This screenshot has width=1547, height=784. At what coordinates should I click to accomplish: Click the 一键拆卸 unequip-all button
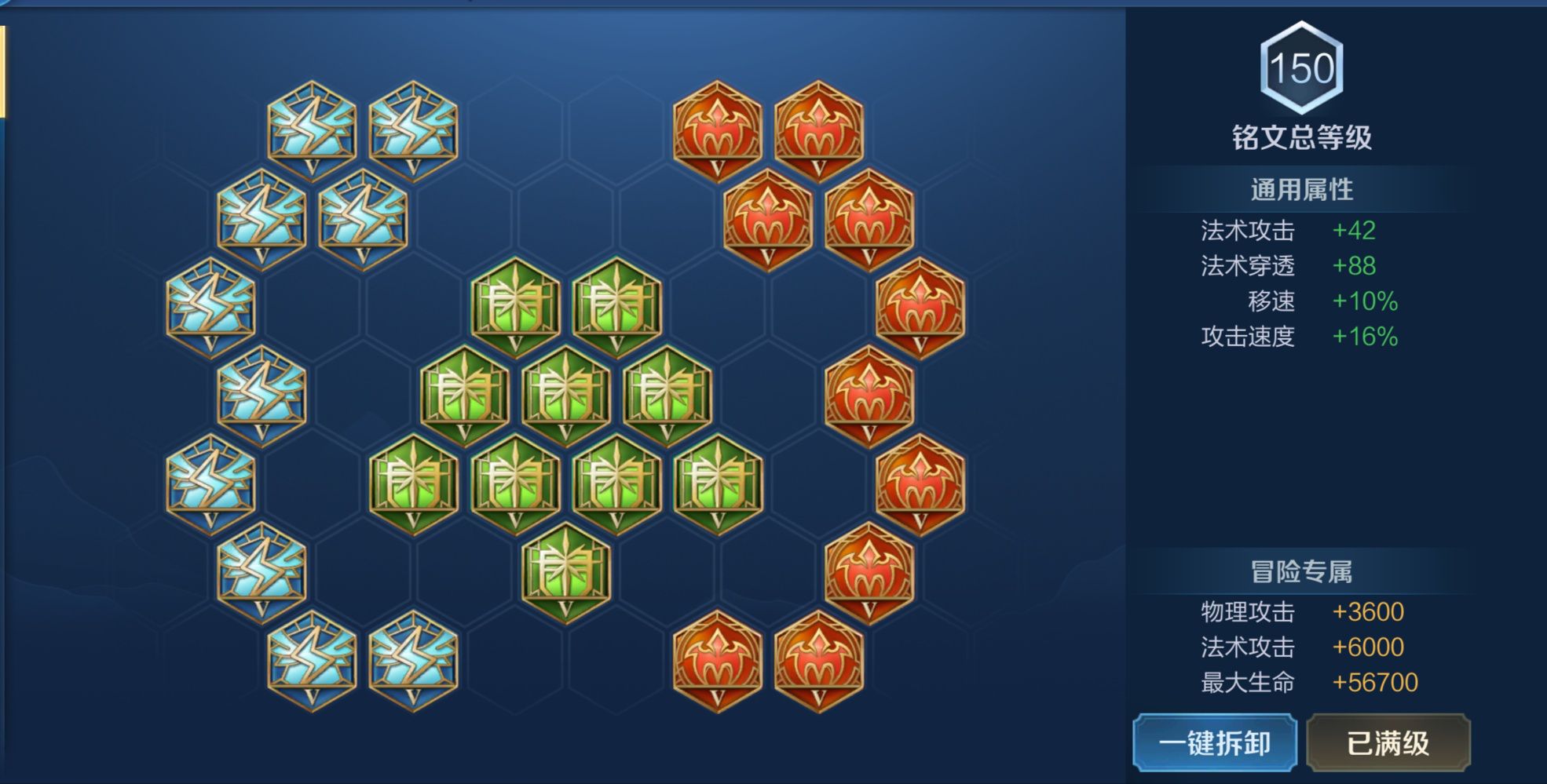pos(1214,742)
